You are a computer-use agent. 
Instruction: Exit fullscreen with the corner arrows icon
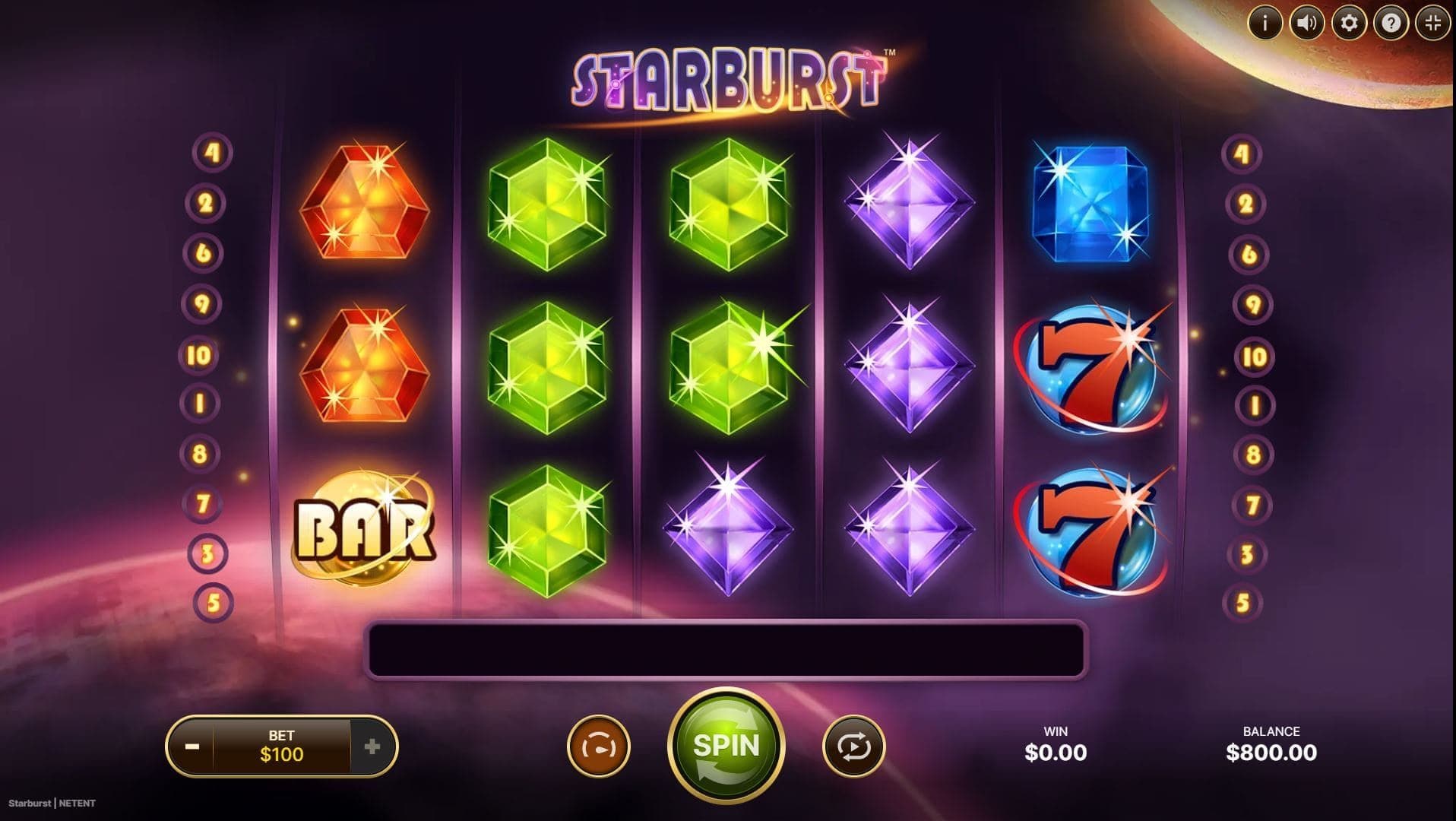[1432, 24]
